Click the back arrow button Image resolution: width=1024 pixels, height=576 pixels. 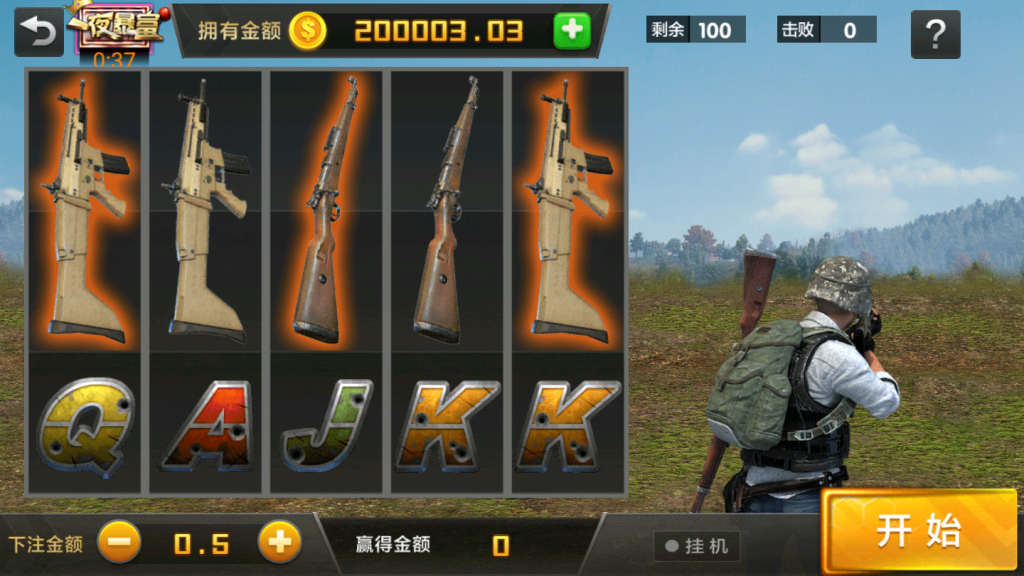[39, 31]
